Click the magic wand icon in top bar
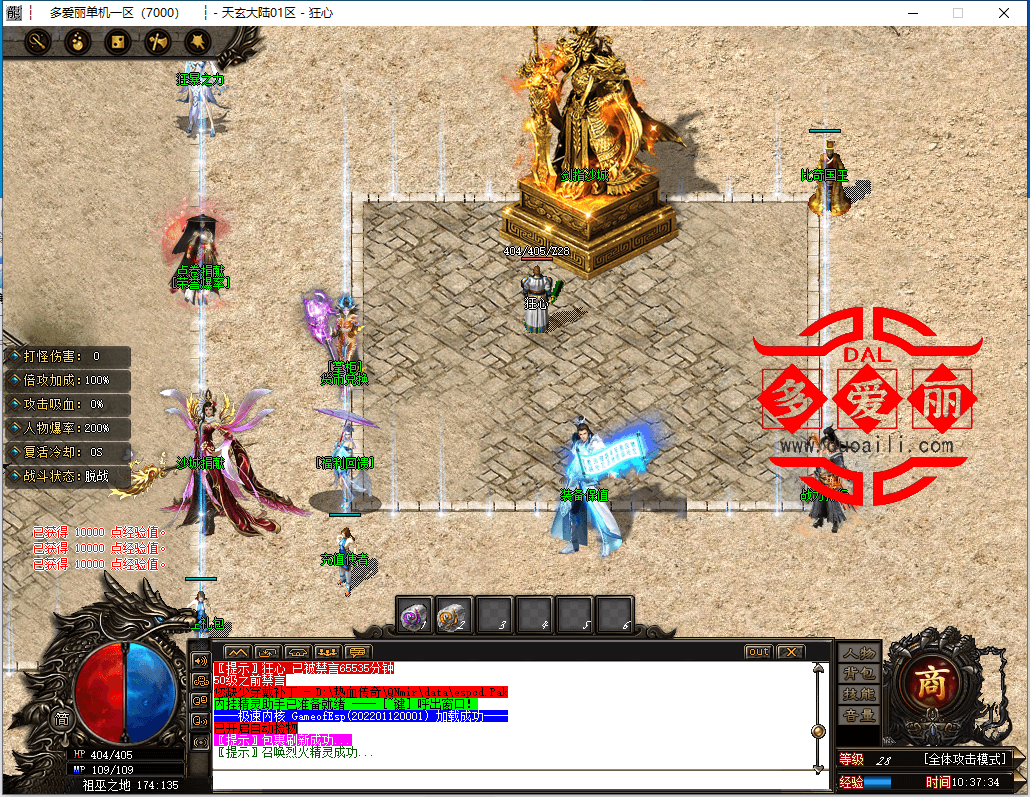This screenshot has width=1030, height=797. point(38,42)
